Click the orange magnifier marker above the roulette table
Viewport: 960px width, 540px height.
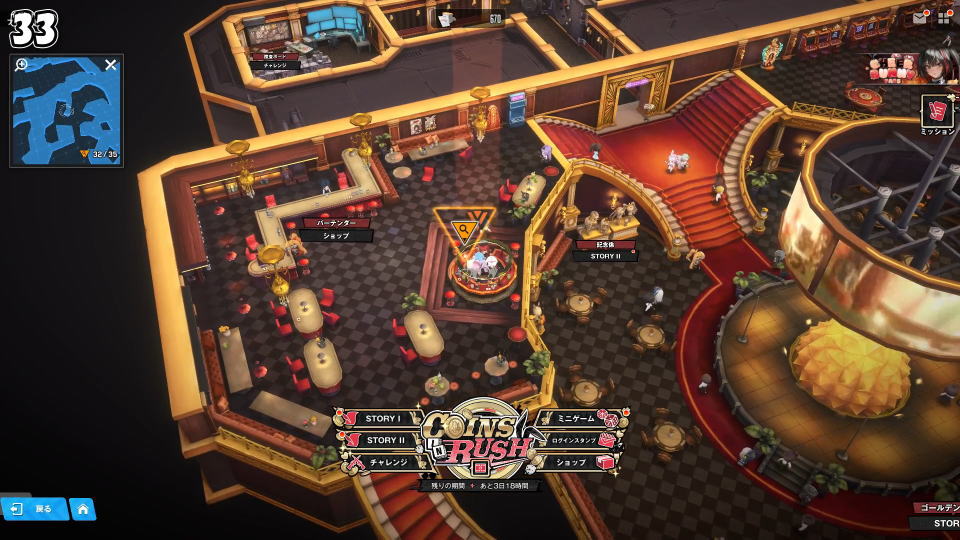(464, 231)
